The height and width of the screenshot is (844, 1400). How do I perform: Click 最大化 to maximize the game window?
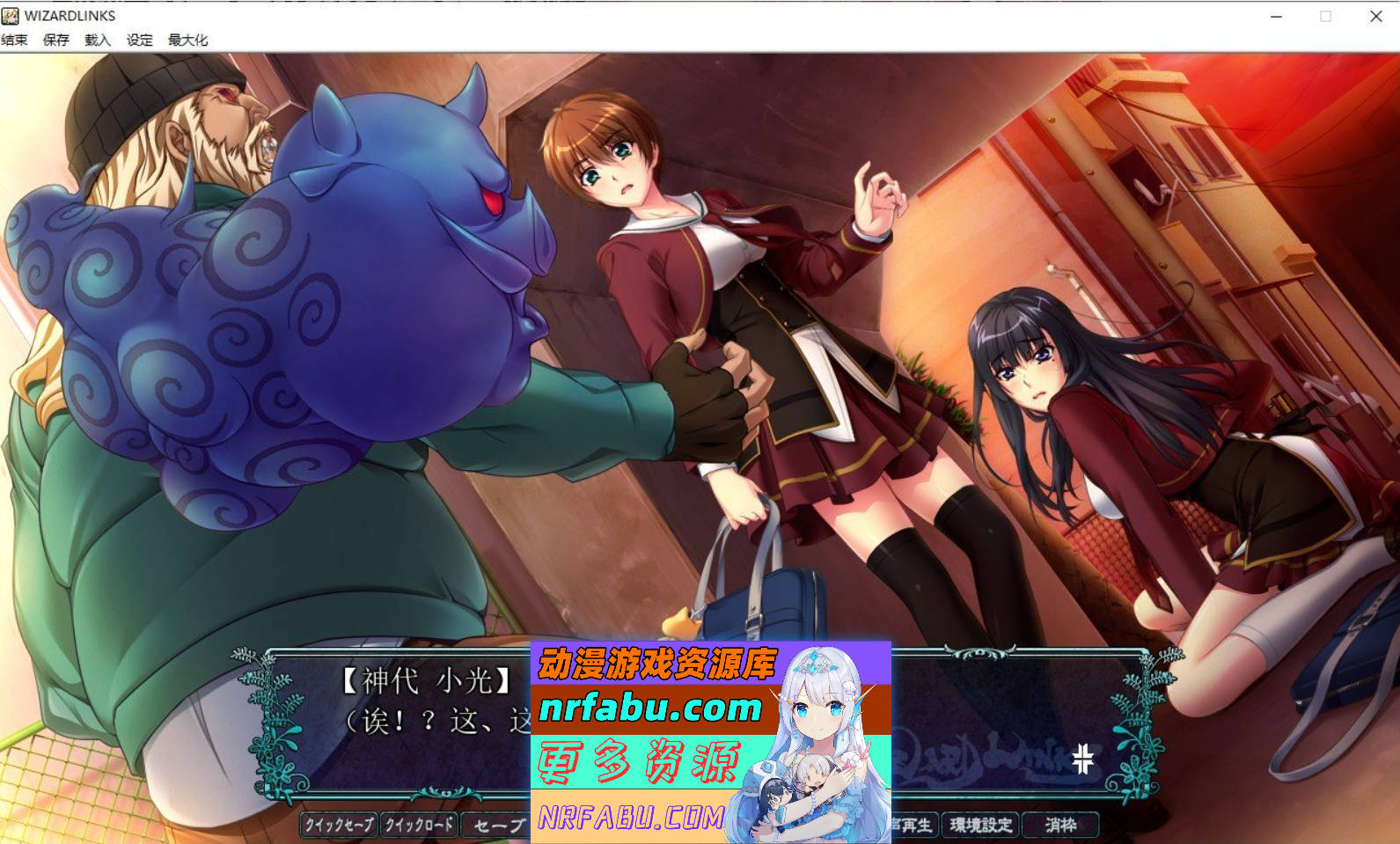(187, 40)
